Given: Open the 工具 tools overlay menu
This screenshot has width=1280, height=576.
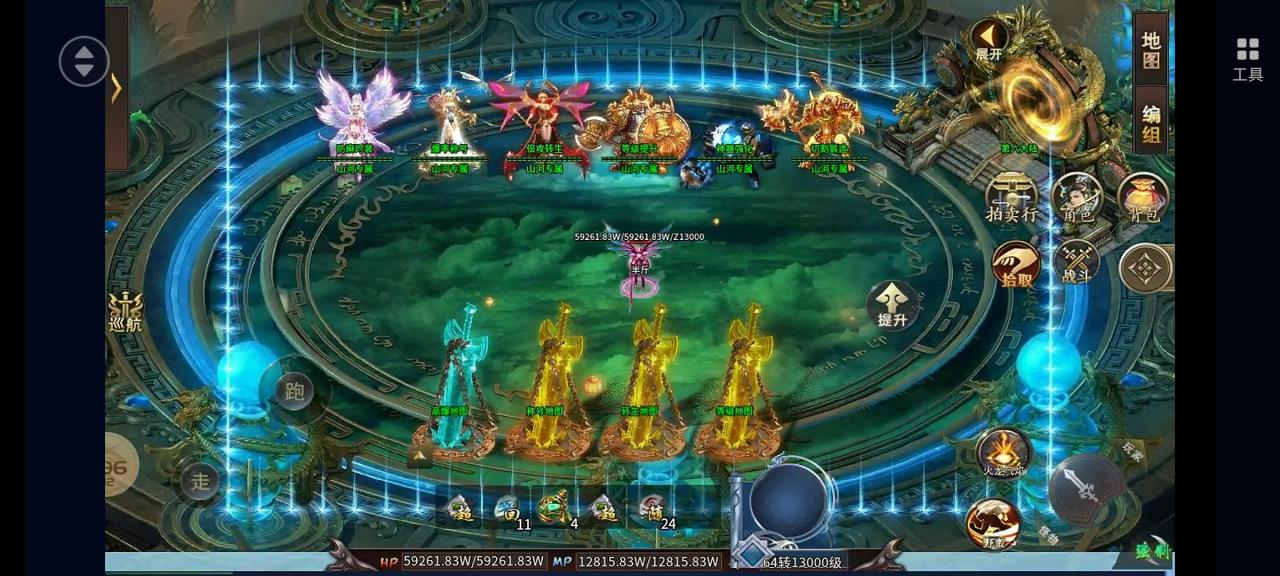Looking at the screenshot, I should pos(1247,58).
